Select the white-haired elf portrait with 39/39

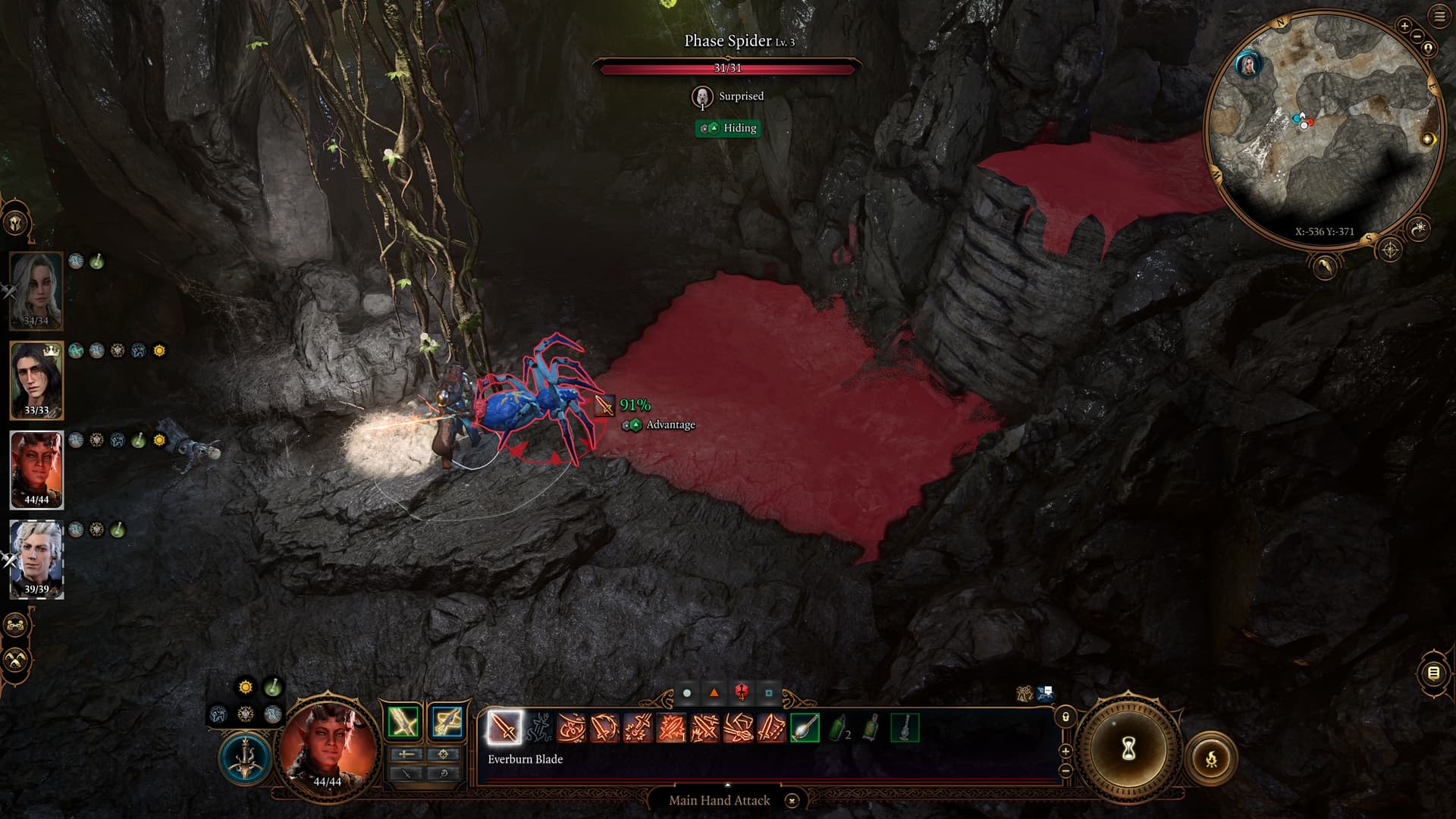tap(36, 559)
